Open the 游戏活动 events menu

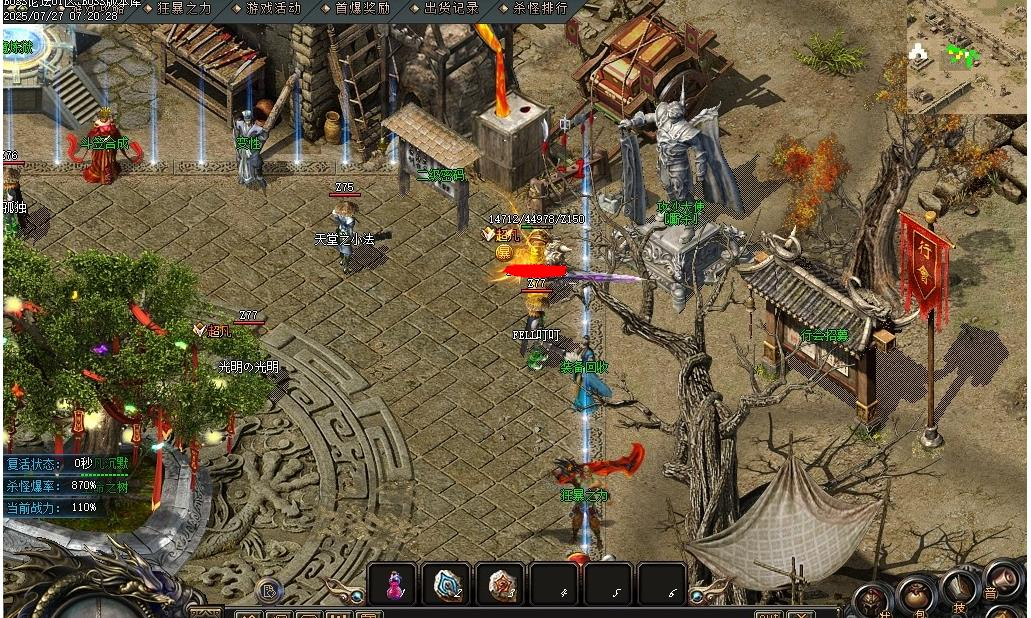click(x=267, y=9)
